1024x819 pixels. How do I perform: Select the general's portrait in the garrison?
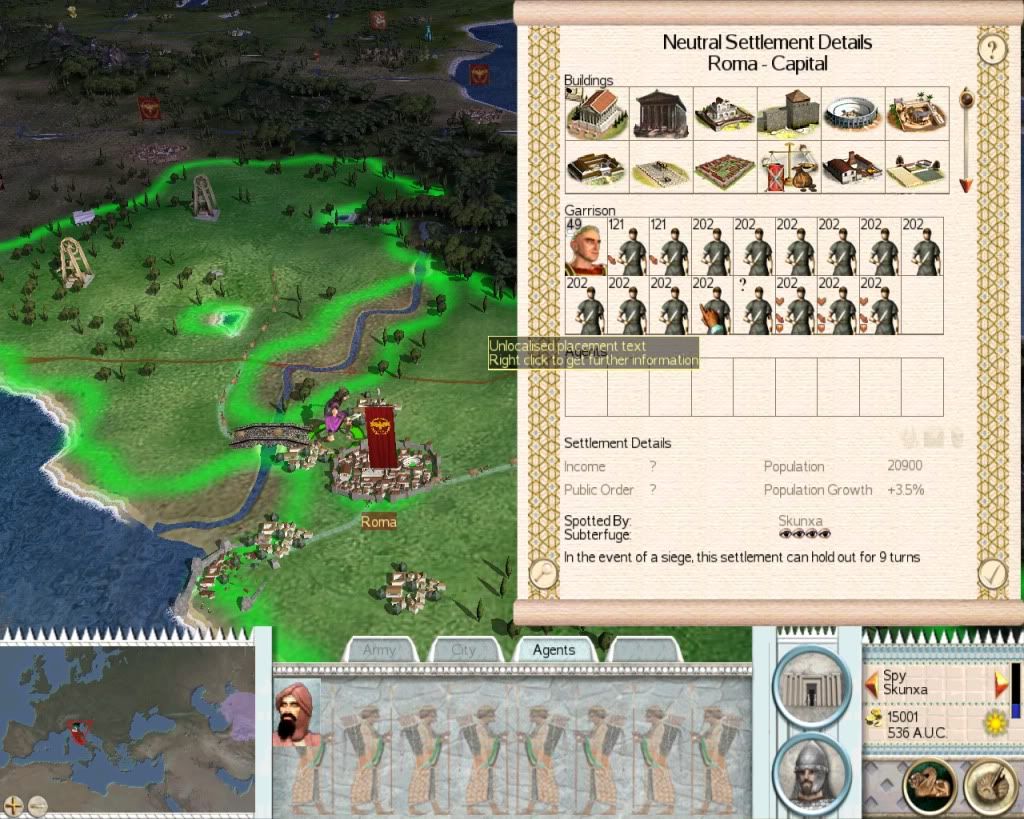point(585,246)
